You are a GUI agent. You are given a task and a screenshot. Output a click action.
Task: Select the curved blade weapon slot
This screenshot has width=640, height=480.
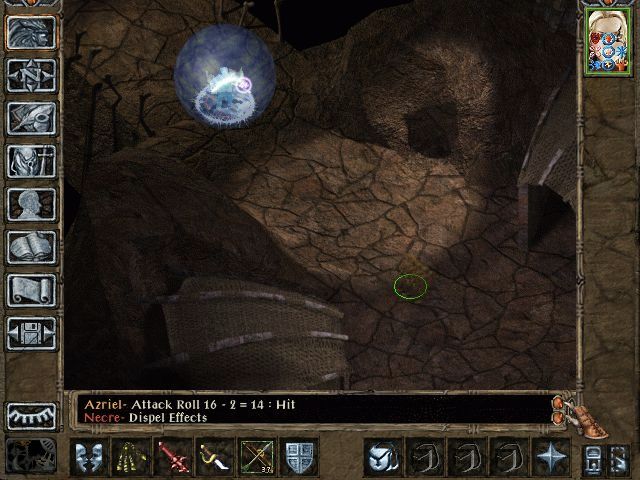pos(215,457)
